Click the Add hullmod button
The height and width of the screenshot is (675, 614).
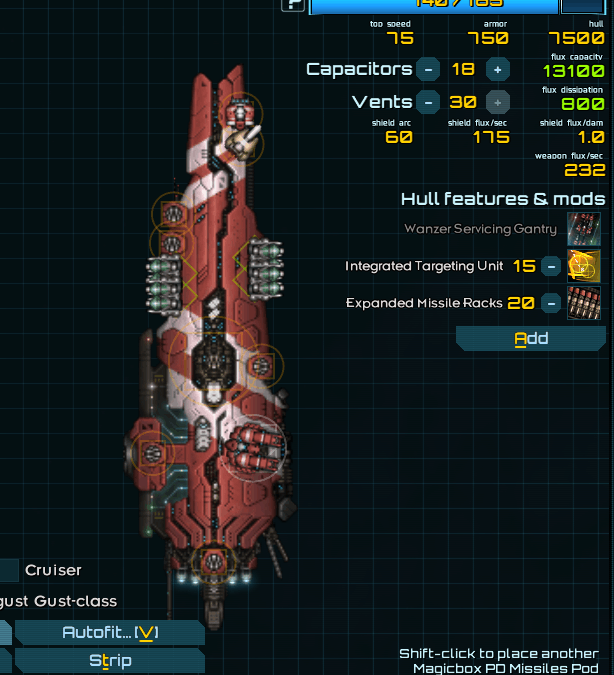pos(531,338)
